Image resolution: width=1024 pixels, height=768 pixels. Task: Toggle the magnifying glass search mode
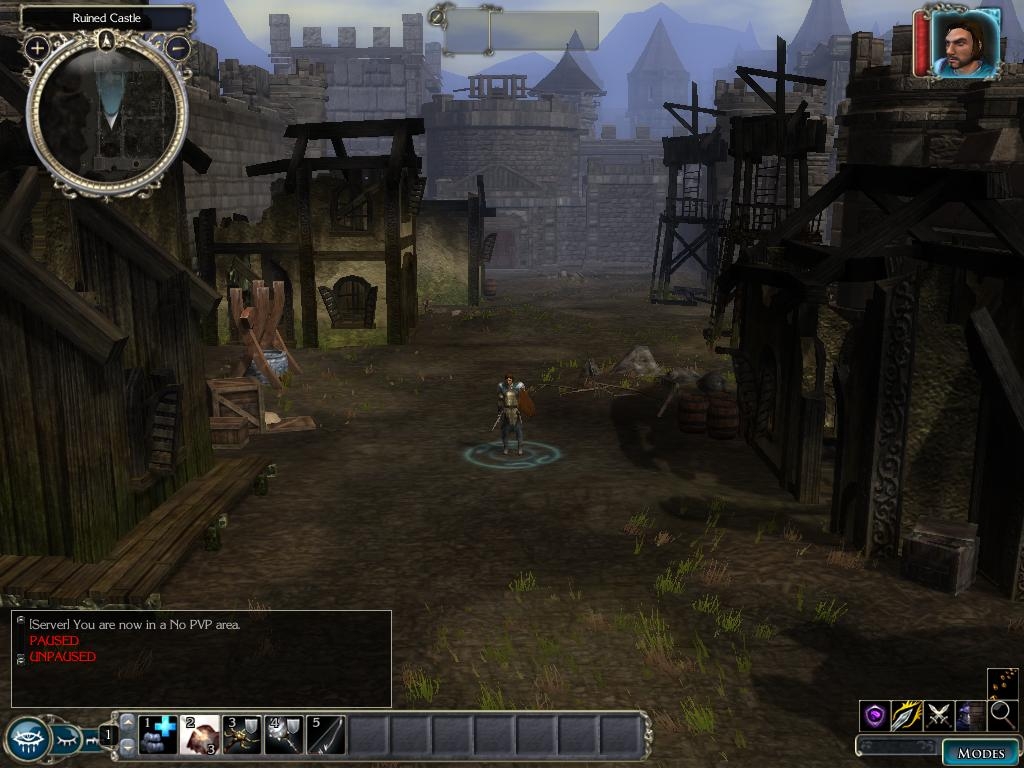pos(1002,715)
